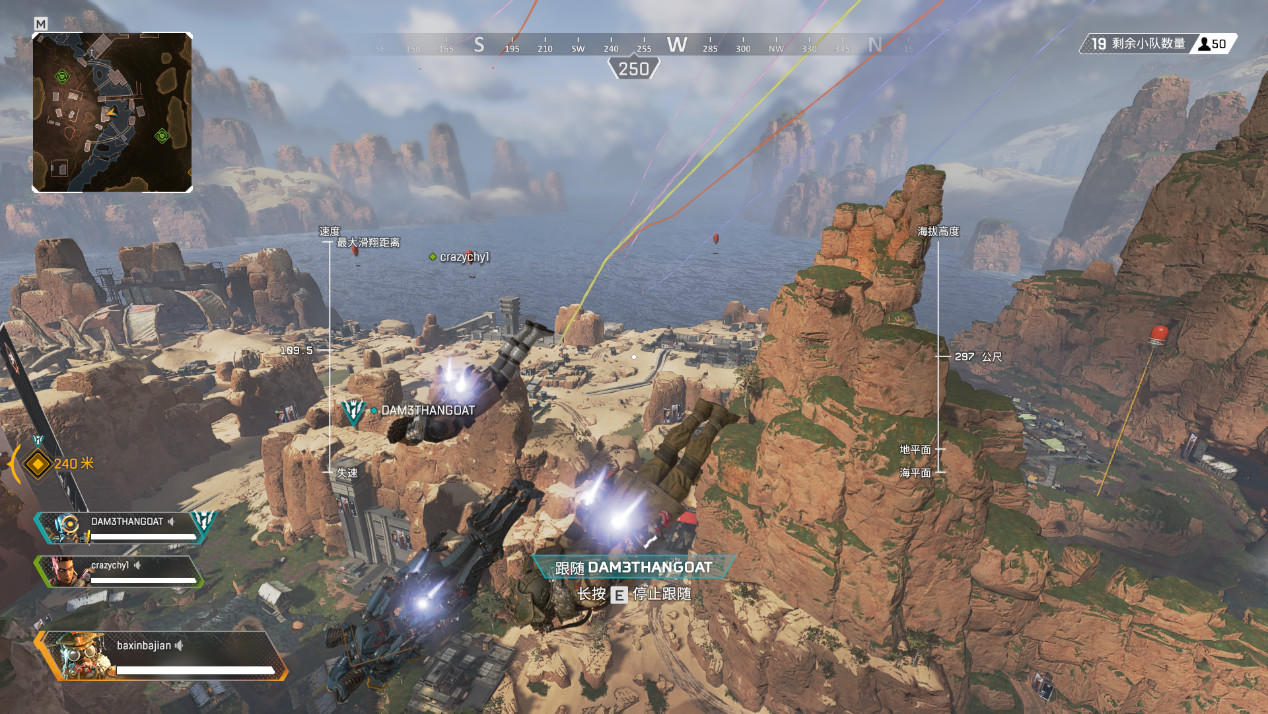Click the yellow 240米 ping marker

point(38,463)
